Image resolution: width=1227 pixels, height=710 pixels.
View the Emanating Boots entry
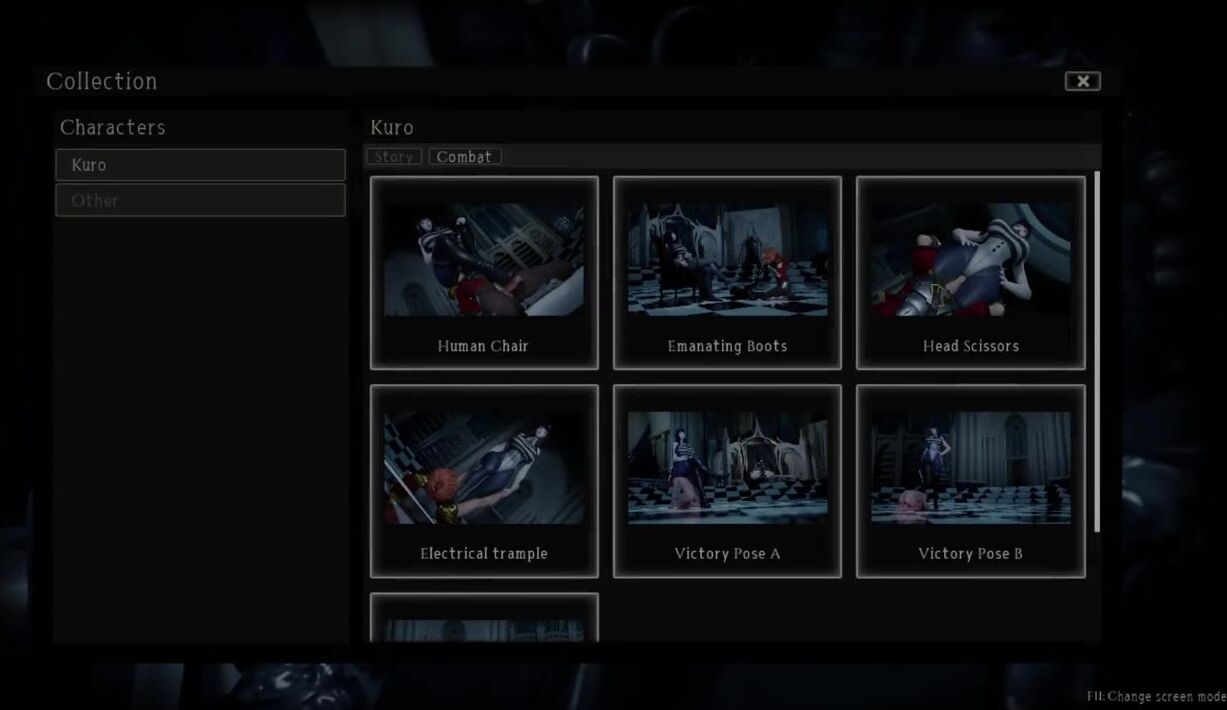pyautogui.click(x=727, y=273)
